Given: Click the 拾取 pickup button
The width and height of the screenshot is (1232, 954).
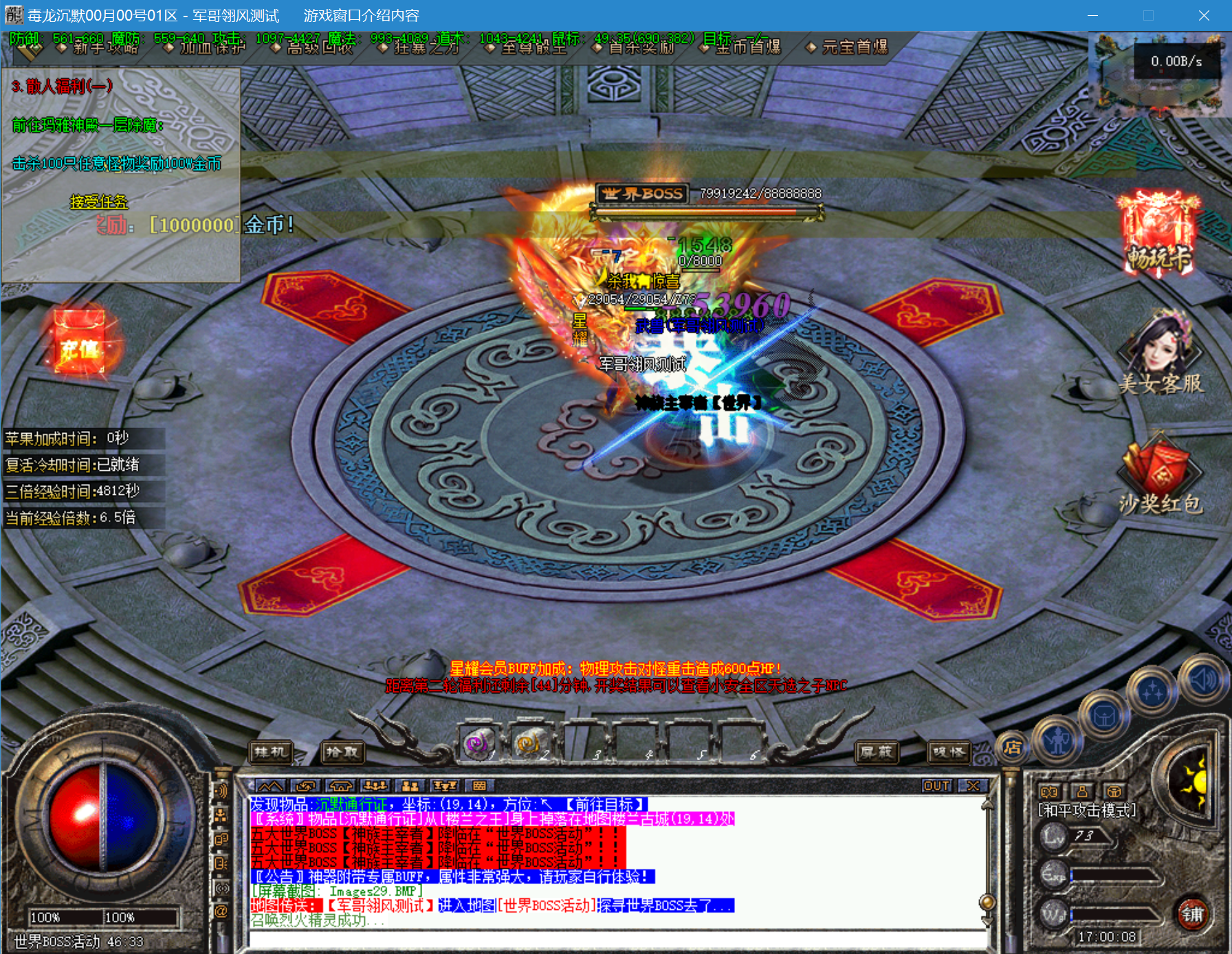Looking at the screenshot, I should coord(342,752).
